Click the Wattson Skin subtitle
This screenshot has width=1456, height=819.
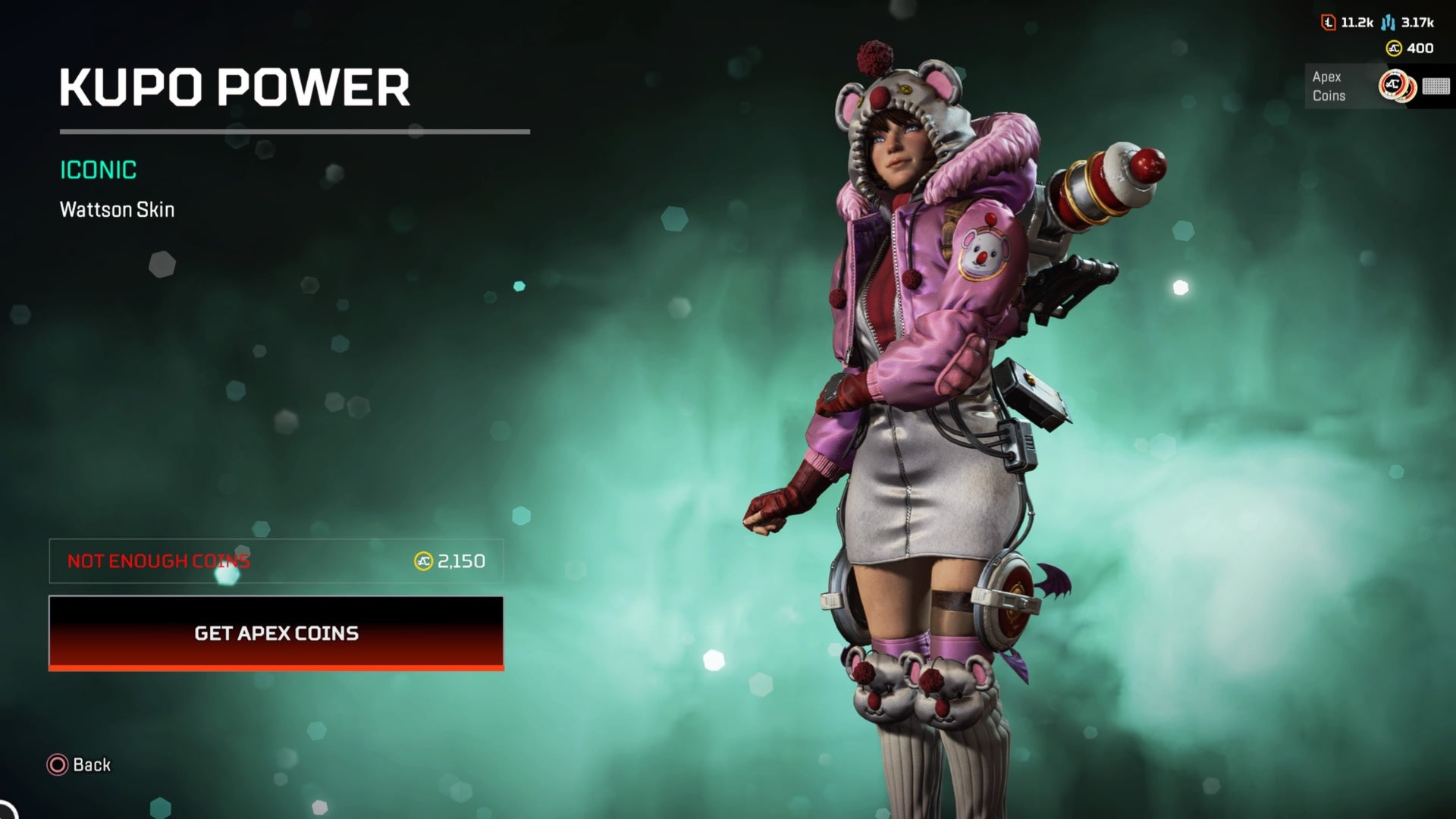pos(116,210)
